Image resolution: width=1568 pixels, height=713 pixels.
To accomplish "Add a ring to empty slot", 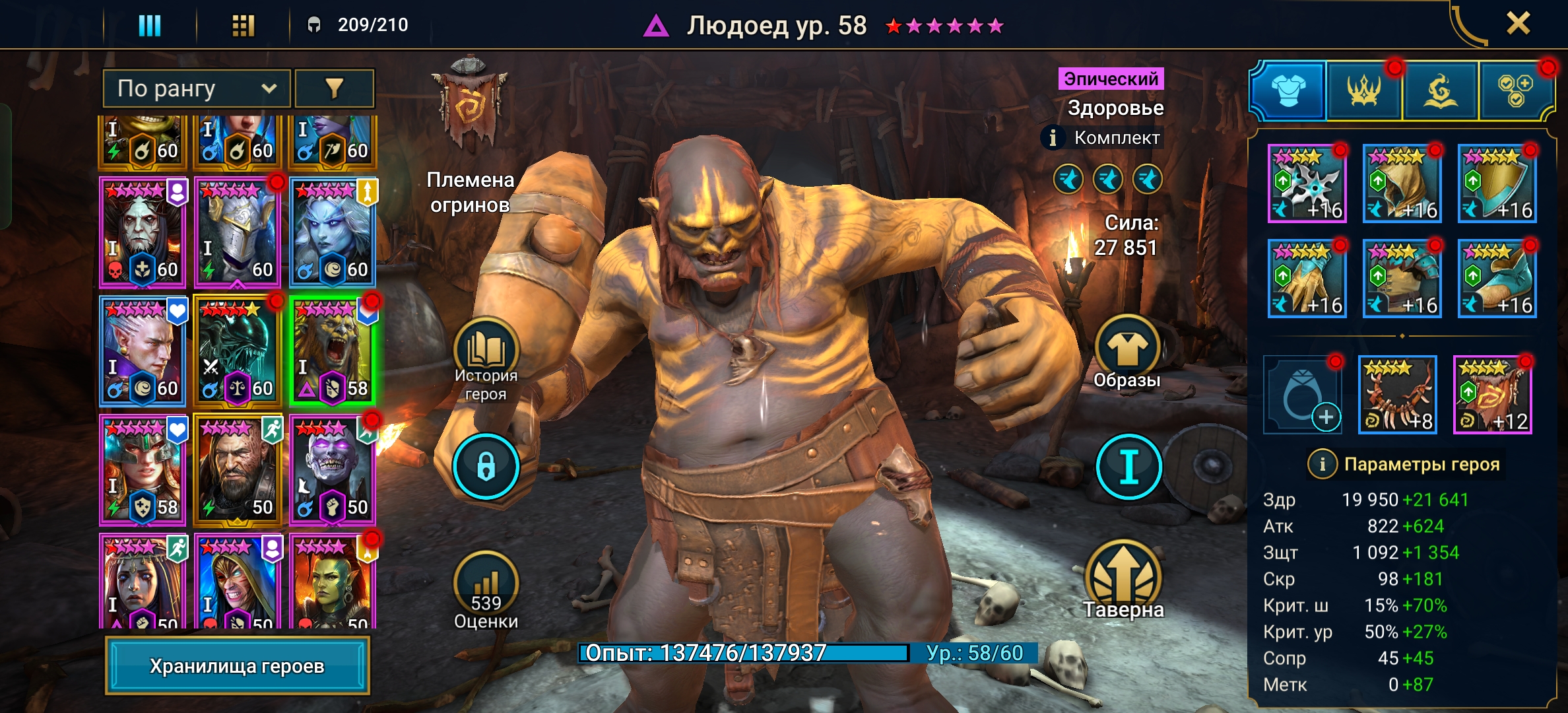I will pyautogui.click(x=1303, y=395).
